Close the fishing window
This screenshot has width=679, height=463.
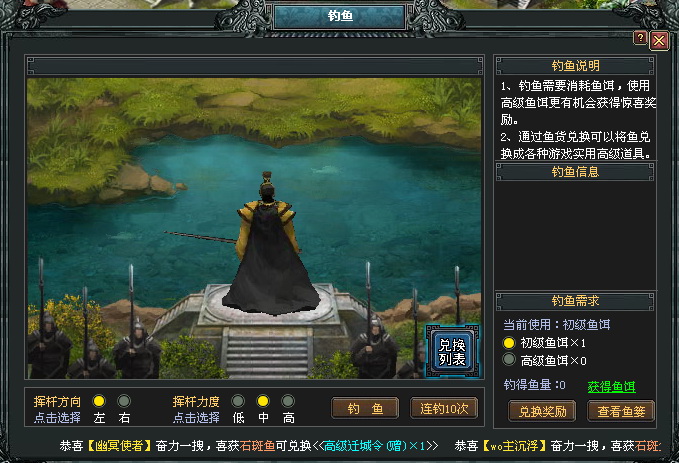pyautogui.click(x=659, y=40)
